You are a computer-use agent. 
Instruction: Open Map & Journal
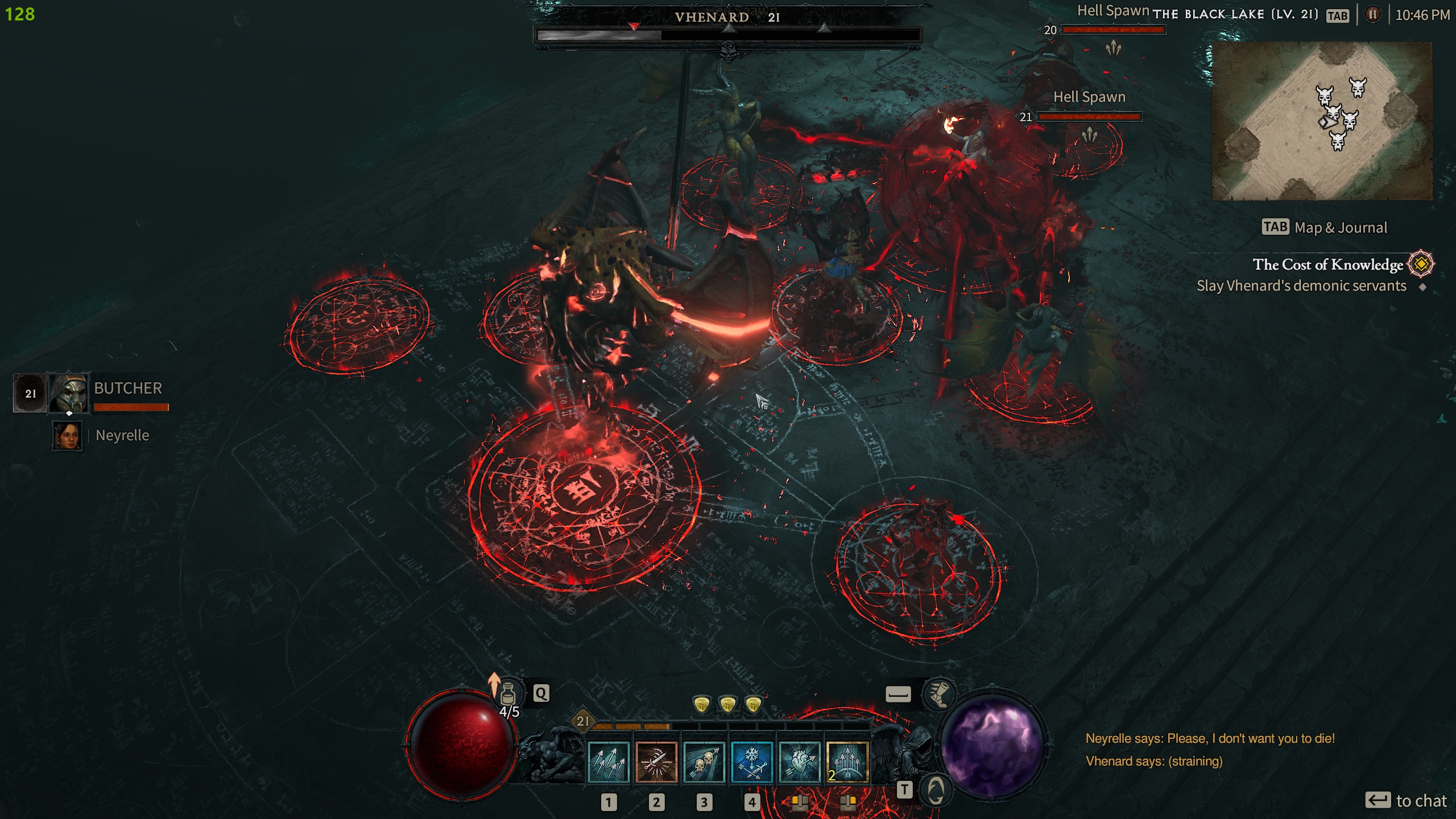point(1325,227)
